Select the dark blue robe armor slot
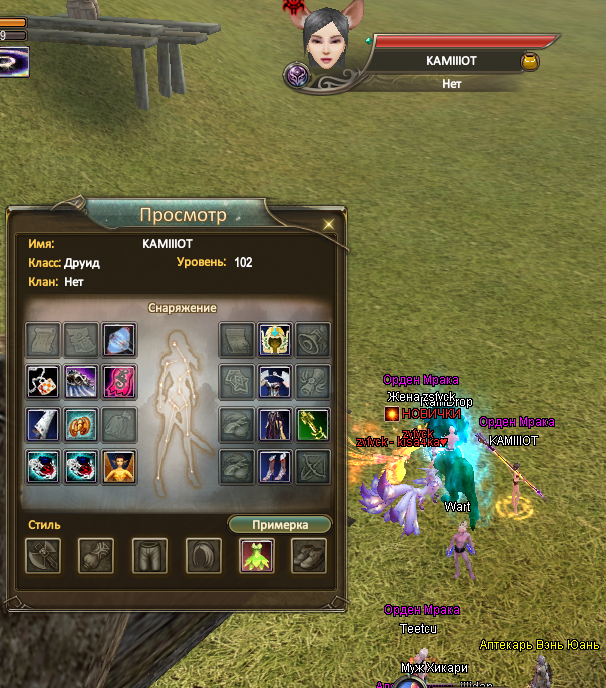 point(275,382)
